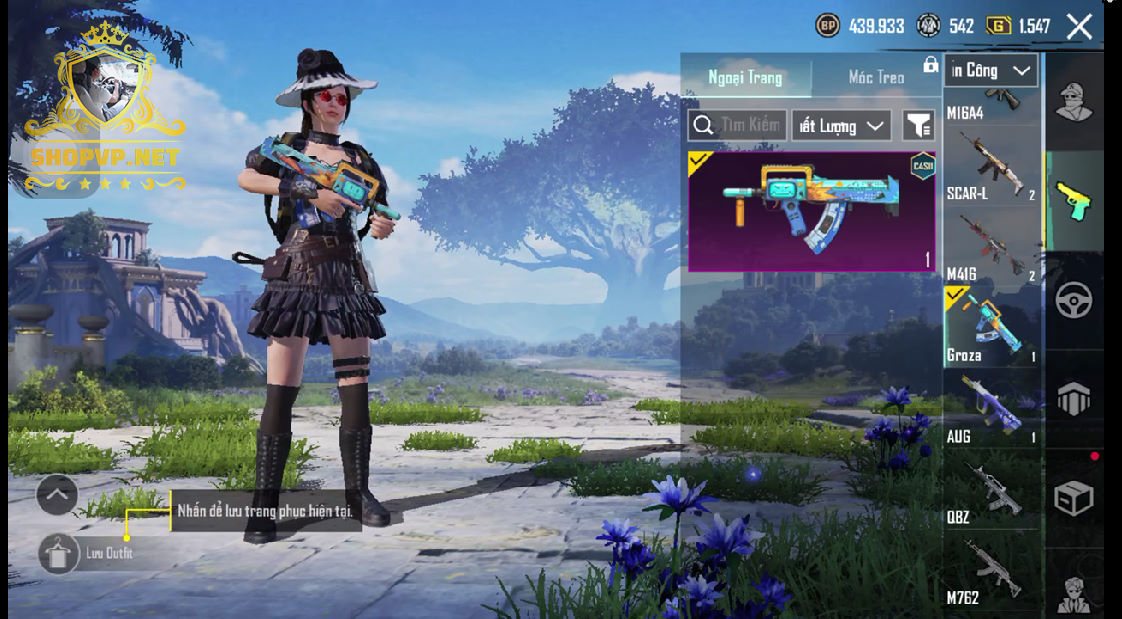This screenshot has height=619, width=1122.
Task: Choose the M762 weapon entry
Action: 992,571
